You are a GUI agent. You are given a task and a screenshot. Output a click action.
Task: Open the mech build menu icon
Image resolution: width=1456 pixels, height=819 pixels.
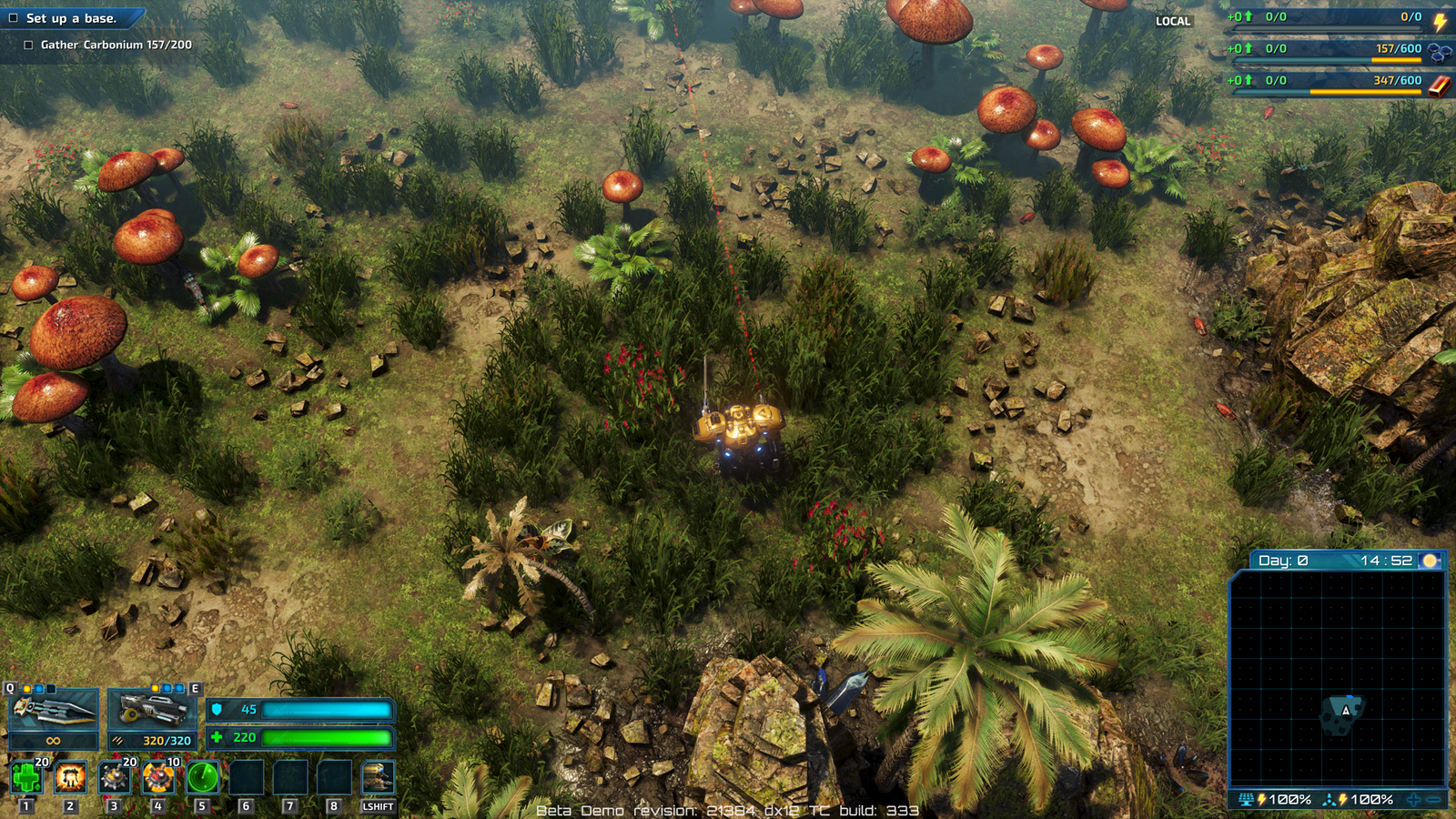pyautogui.click(x=378, y=777)
